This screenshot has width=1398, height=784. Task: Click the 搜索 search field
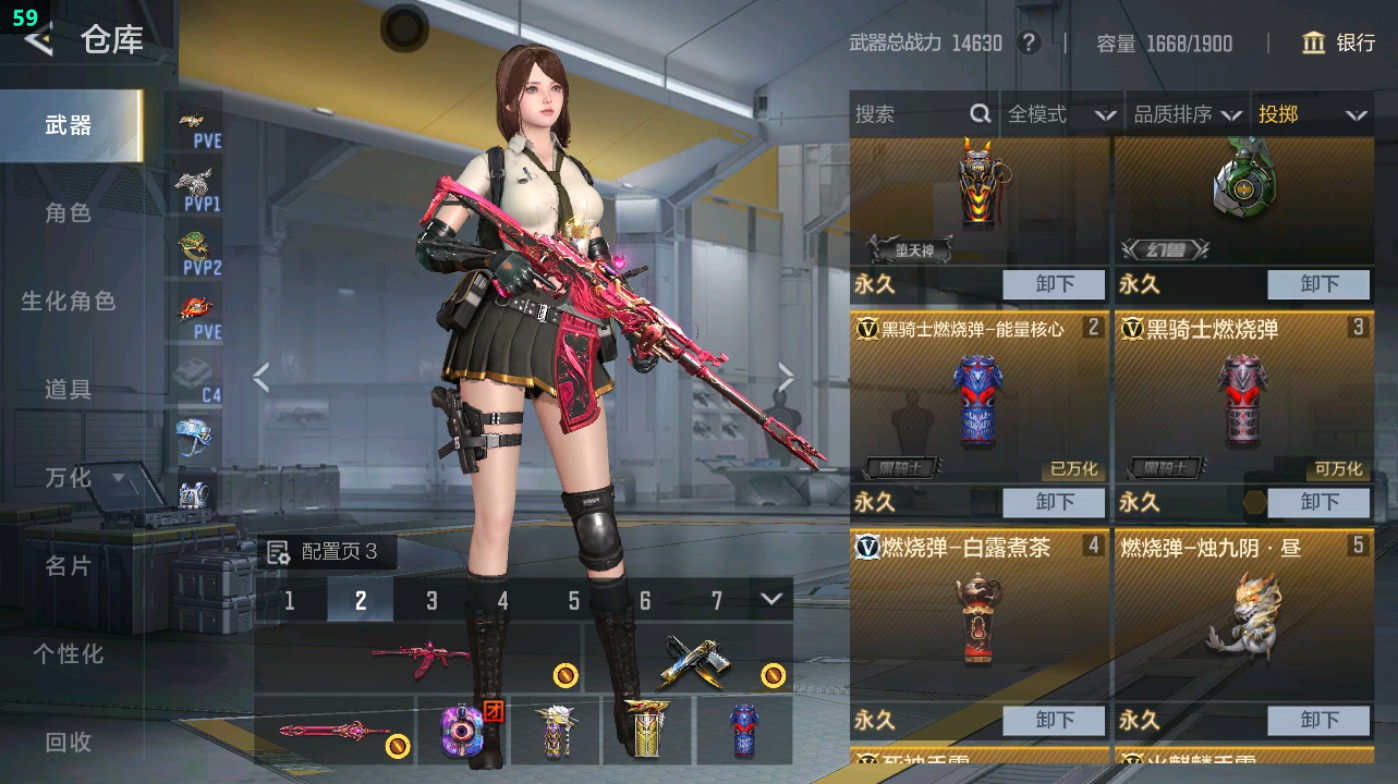910,115
